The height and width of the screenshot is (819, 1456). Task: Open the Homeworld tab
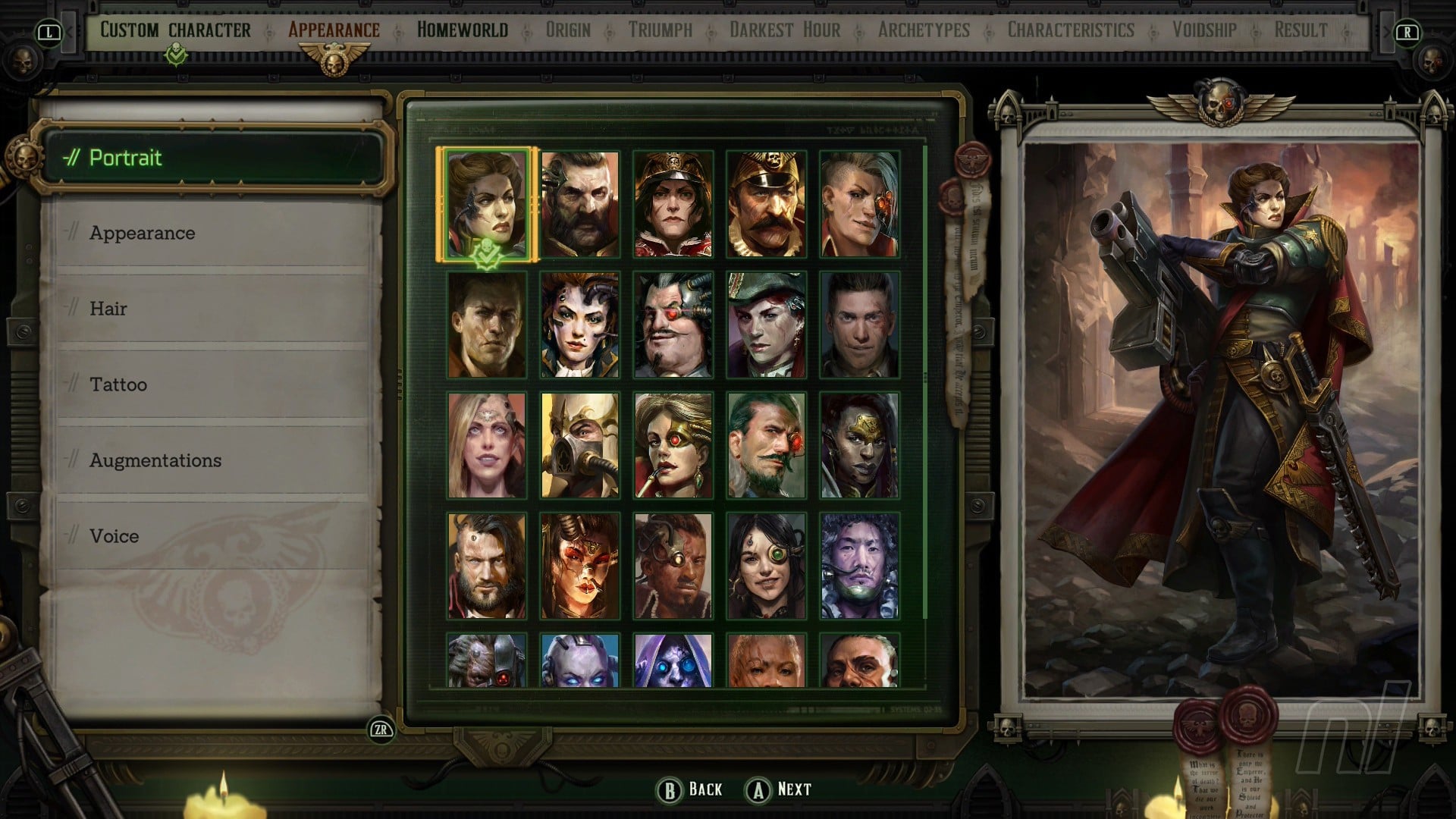[462, 30]
